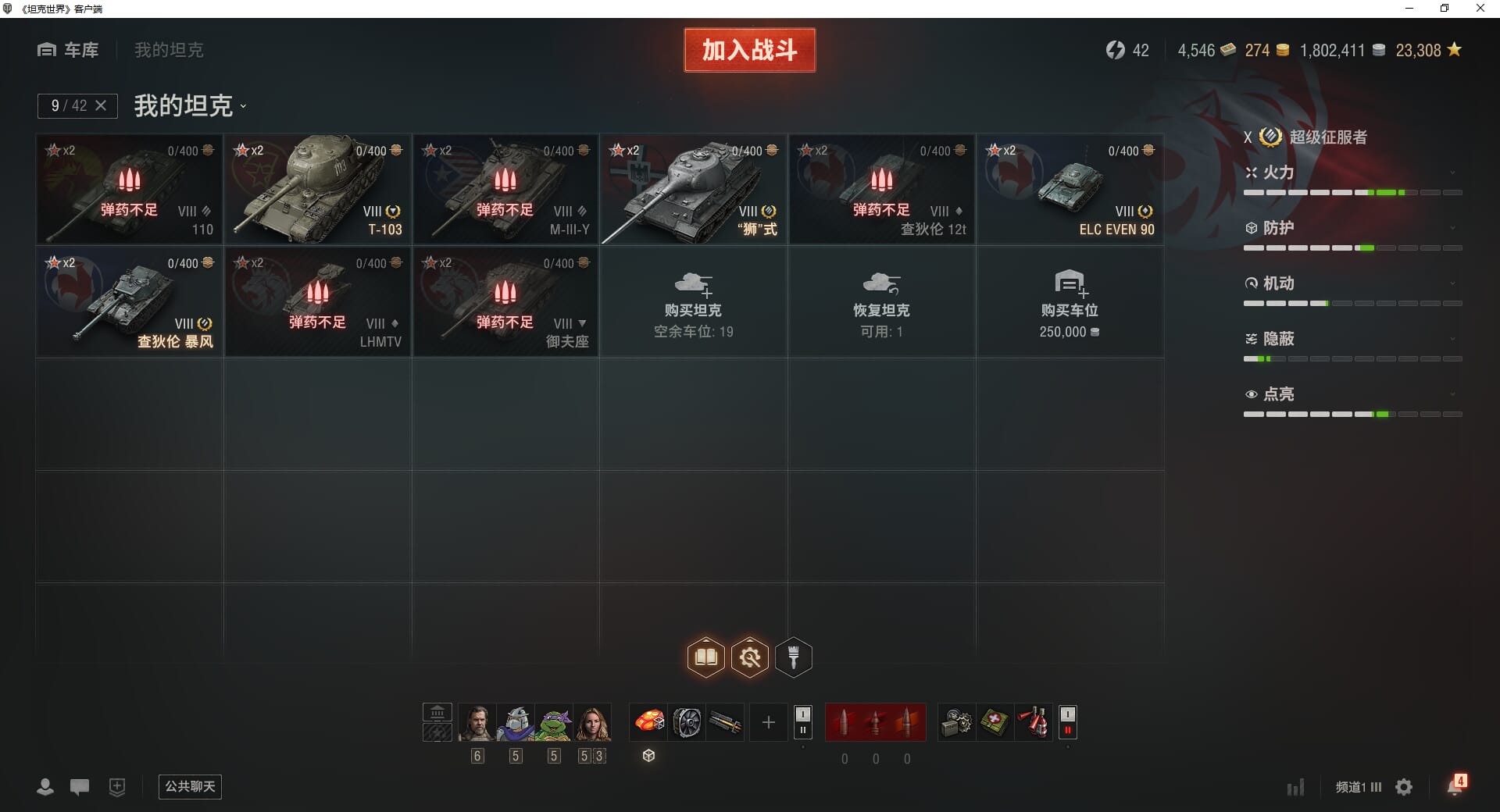
Task: Clear the 9/42 tank filter
Action: pos(101,105)
